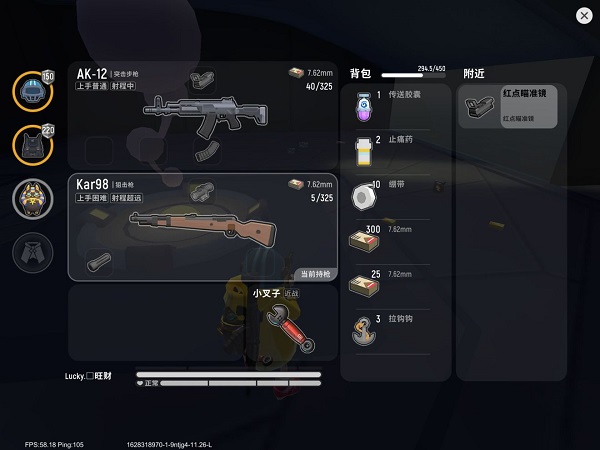The image size is (600, 450).
Task: Select the Kar98 sniper rifle slot
Action: click(x=200, y=226)
